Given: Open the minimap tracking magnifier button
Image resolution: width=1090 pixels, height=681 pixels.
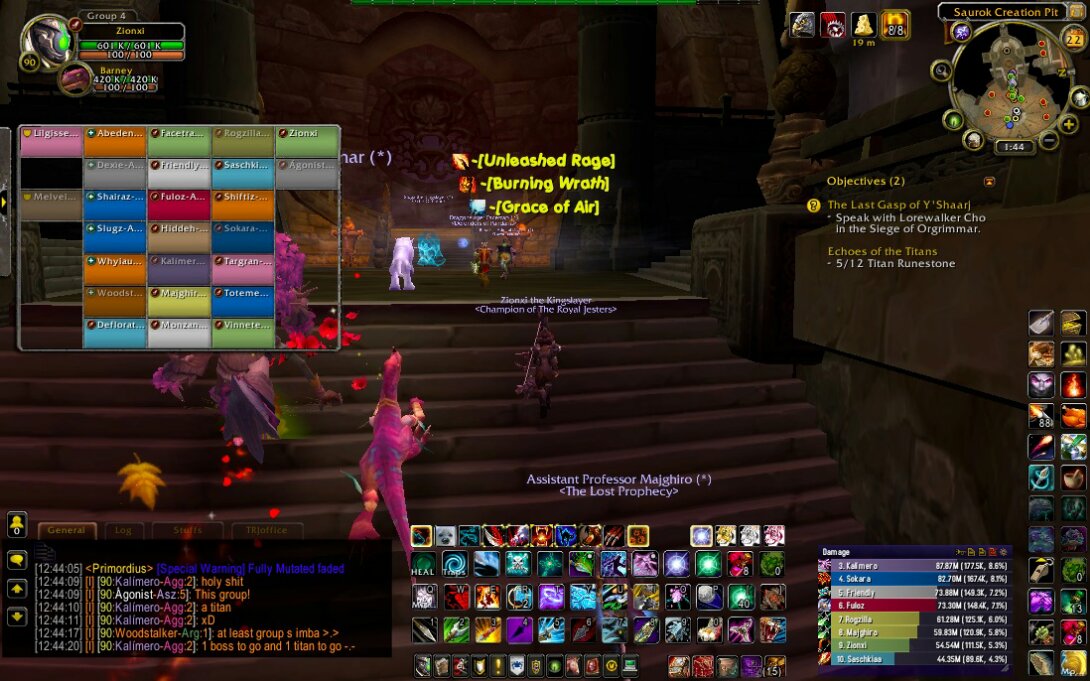Looking at the screenshot, I should (941, 70).
